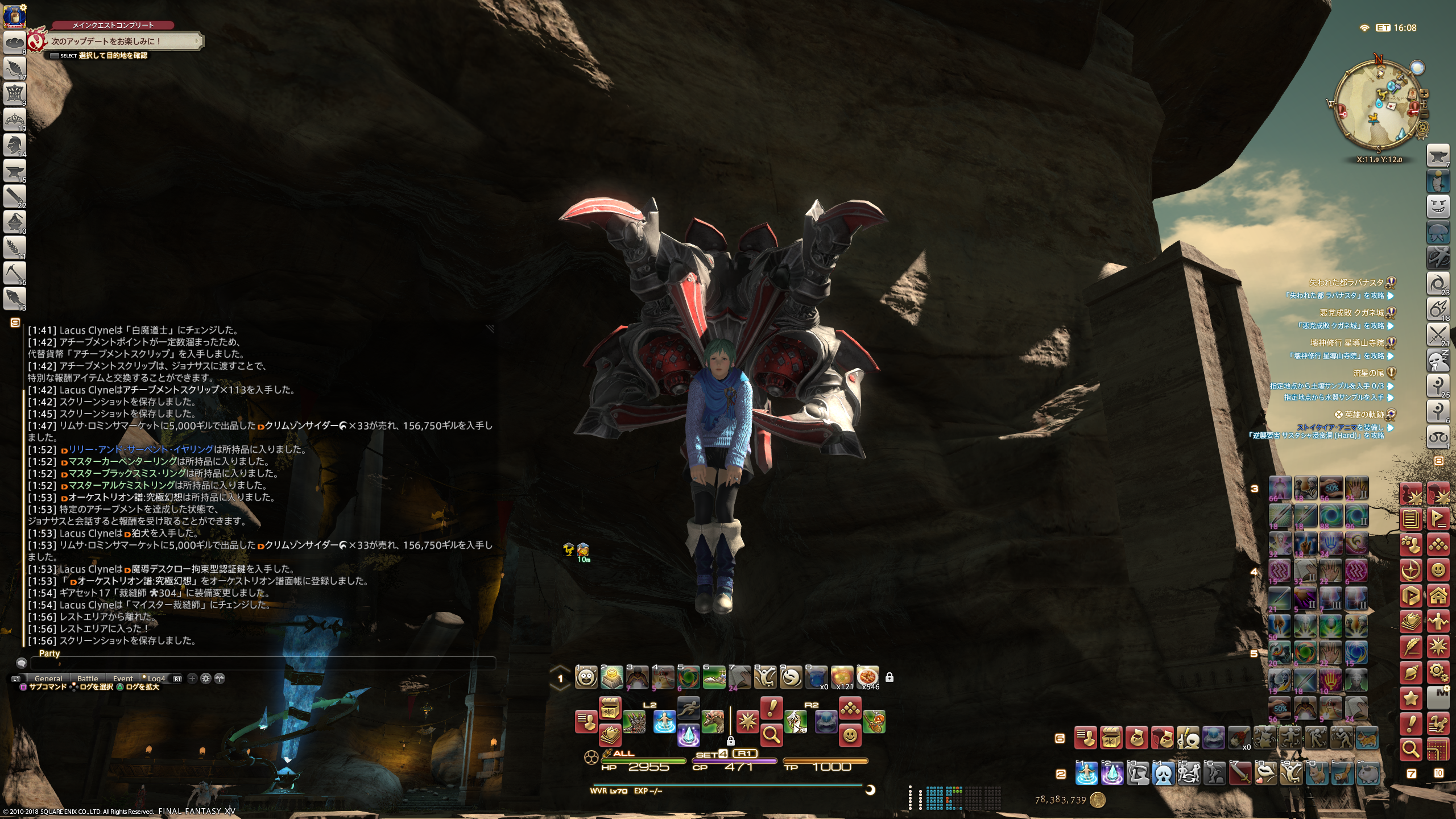Image resolution: width=1456 pixels, height=819 pixels.
Task: Click the anvil status icon below minimap
Action: [1438, 156]
